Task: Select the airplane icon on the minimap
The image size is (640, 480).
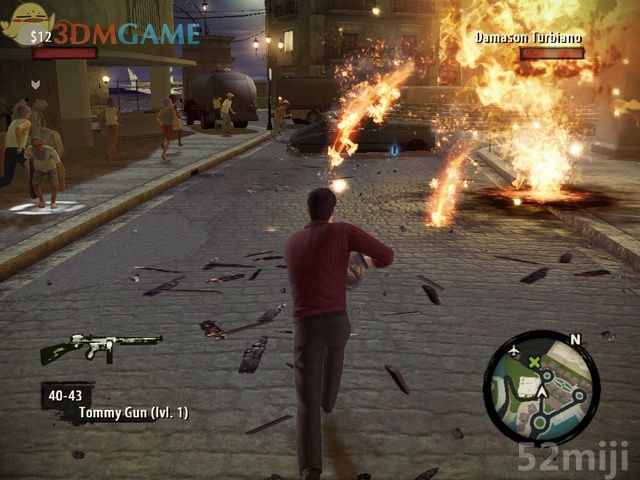Action: (515, 352)
